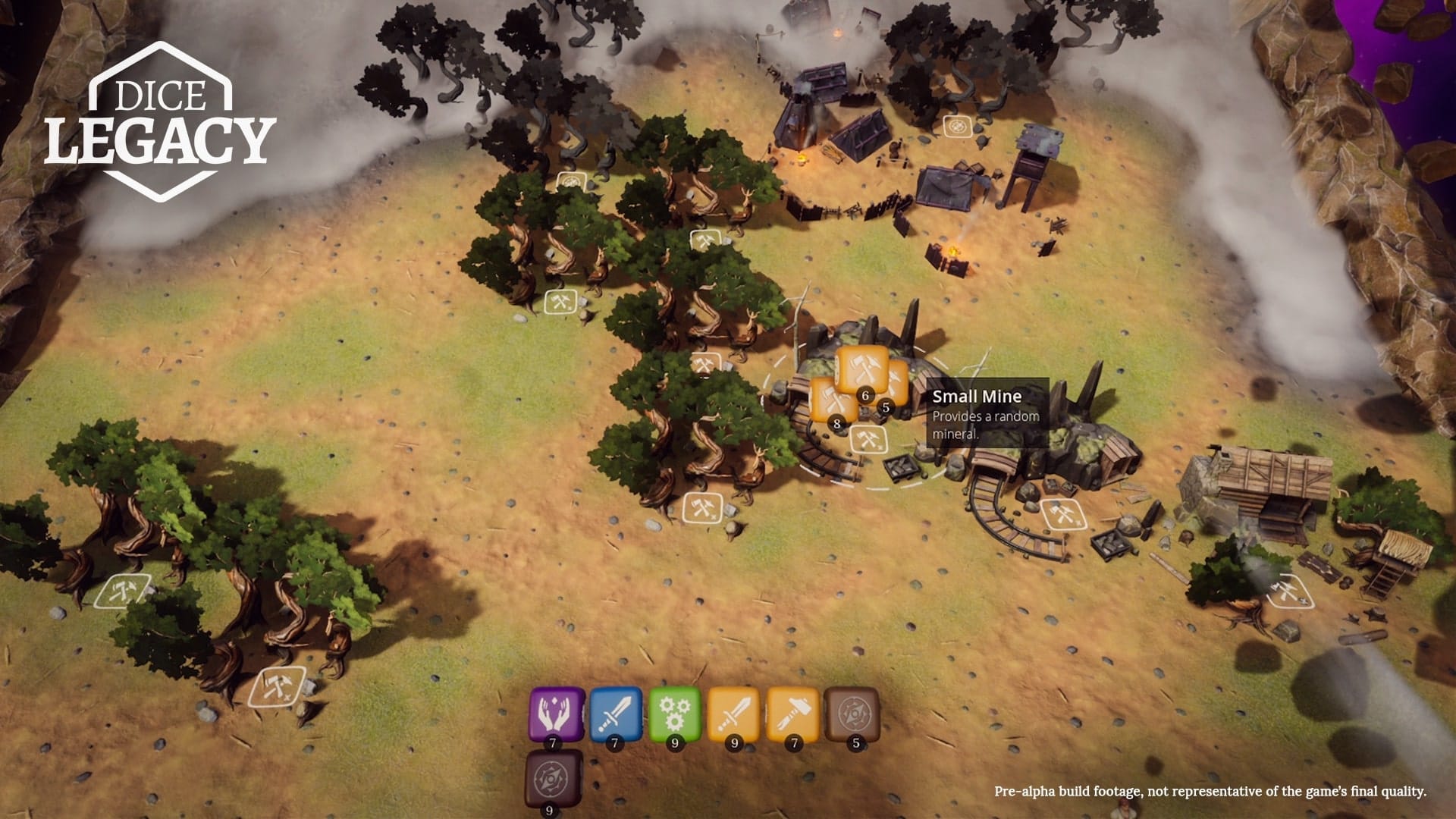Viewport: 1456px width, 819px height.
Task: Pick the blue sword die
Action: [x=616, y=713]
